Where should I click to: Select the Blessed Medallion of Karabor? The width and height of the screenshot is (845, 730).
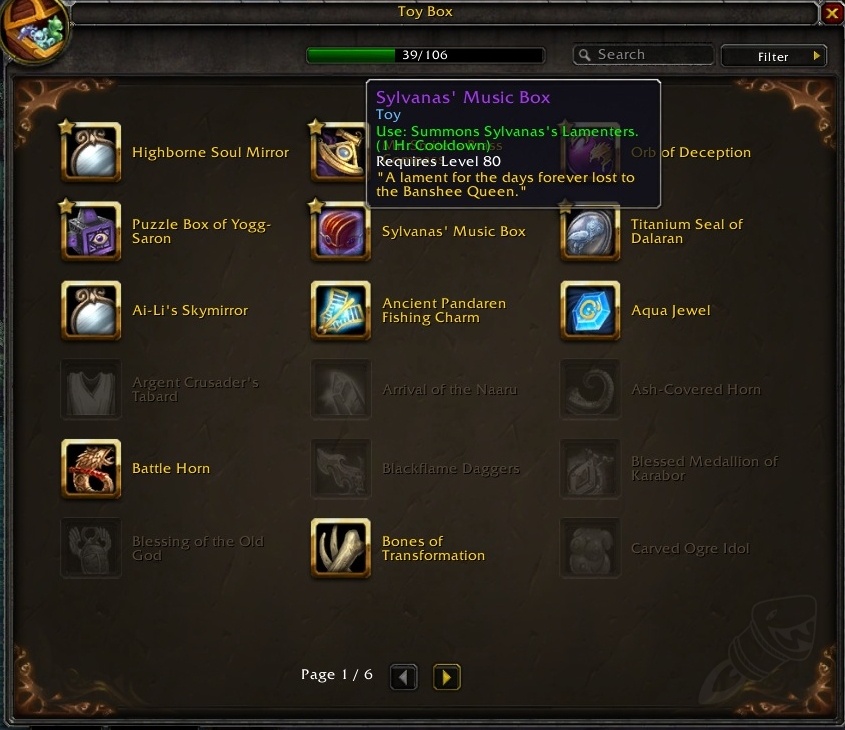(x=590, y=469)
